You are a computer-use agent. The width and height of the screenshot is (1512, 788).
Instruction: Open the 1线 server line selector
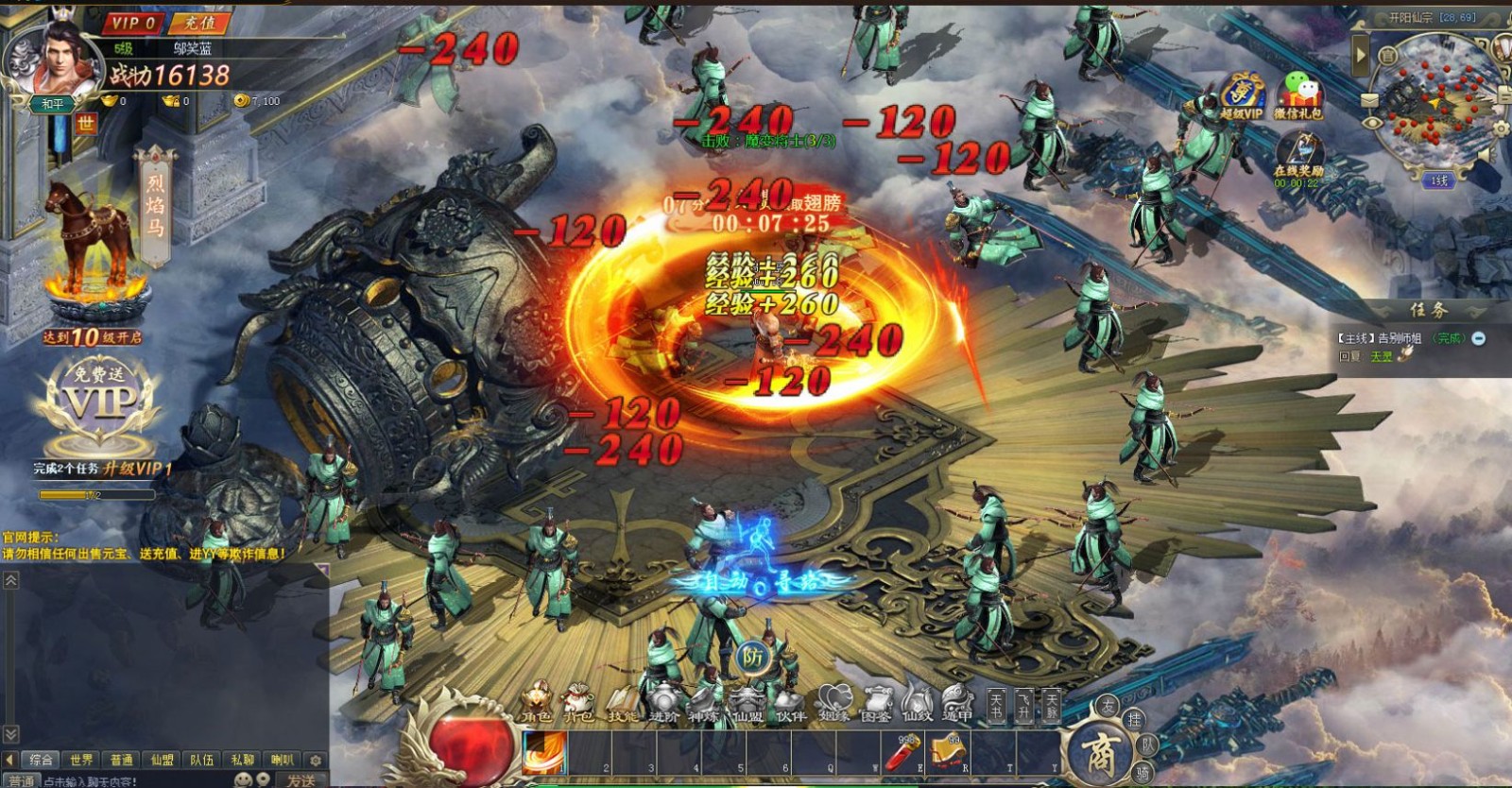[1439, 179]
